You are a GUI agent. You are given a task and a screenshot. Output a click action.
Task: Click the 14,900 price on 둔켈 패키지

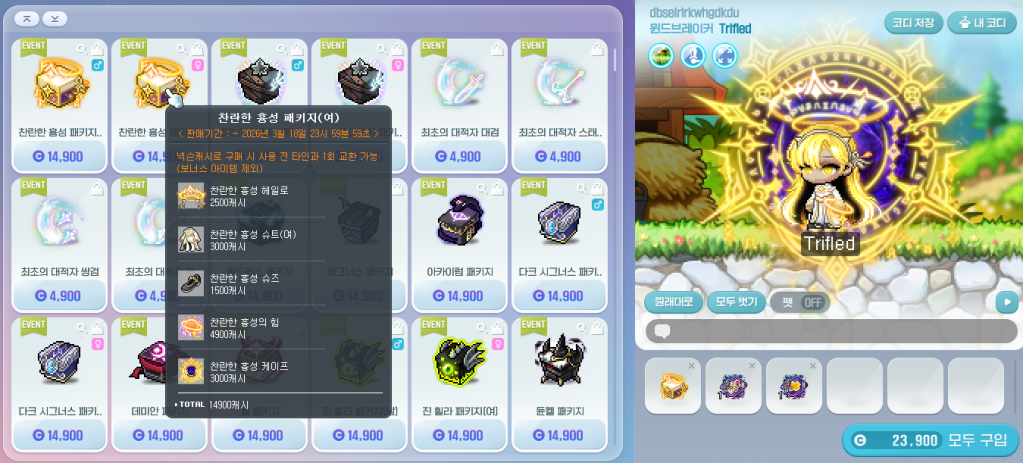(x=559, y=435)
